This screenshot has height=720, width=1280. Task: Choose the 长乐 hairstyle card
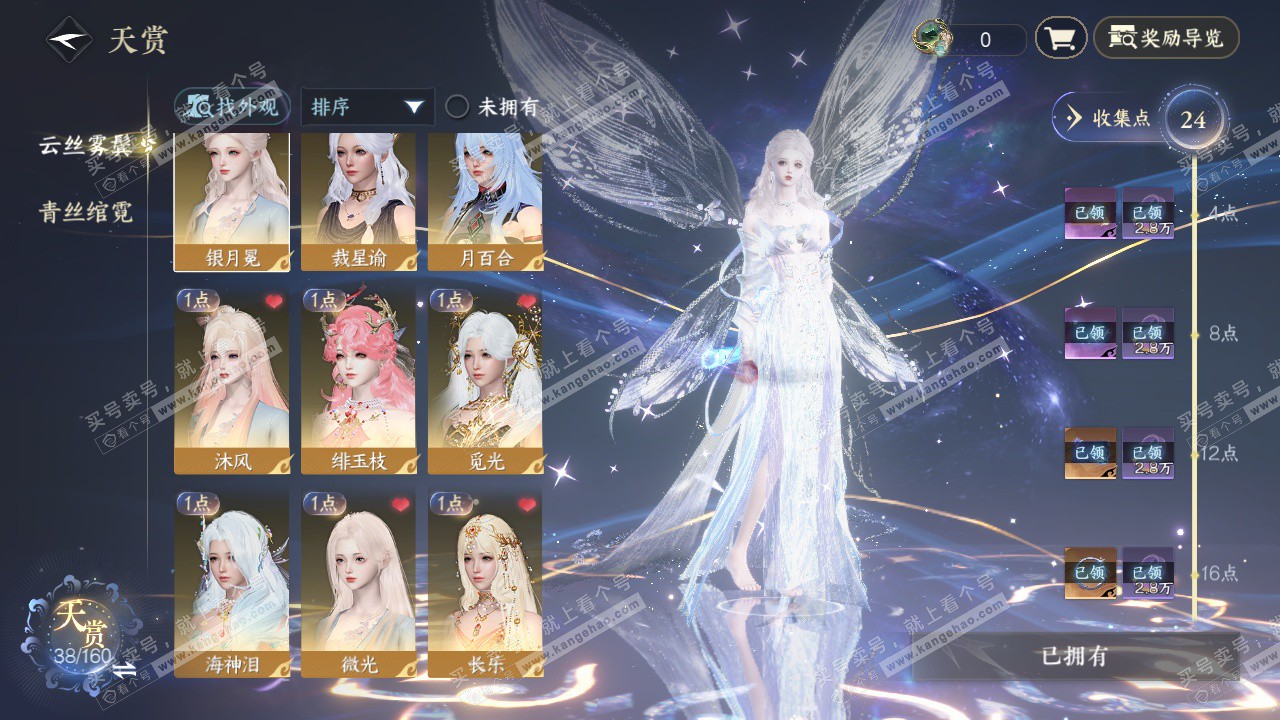[485, 583]
